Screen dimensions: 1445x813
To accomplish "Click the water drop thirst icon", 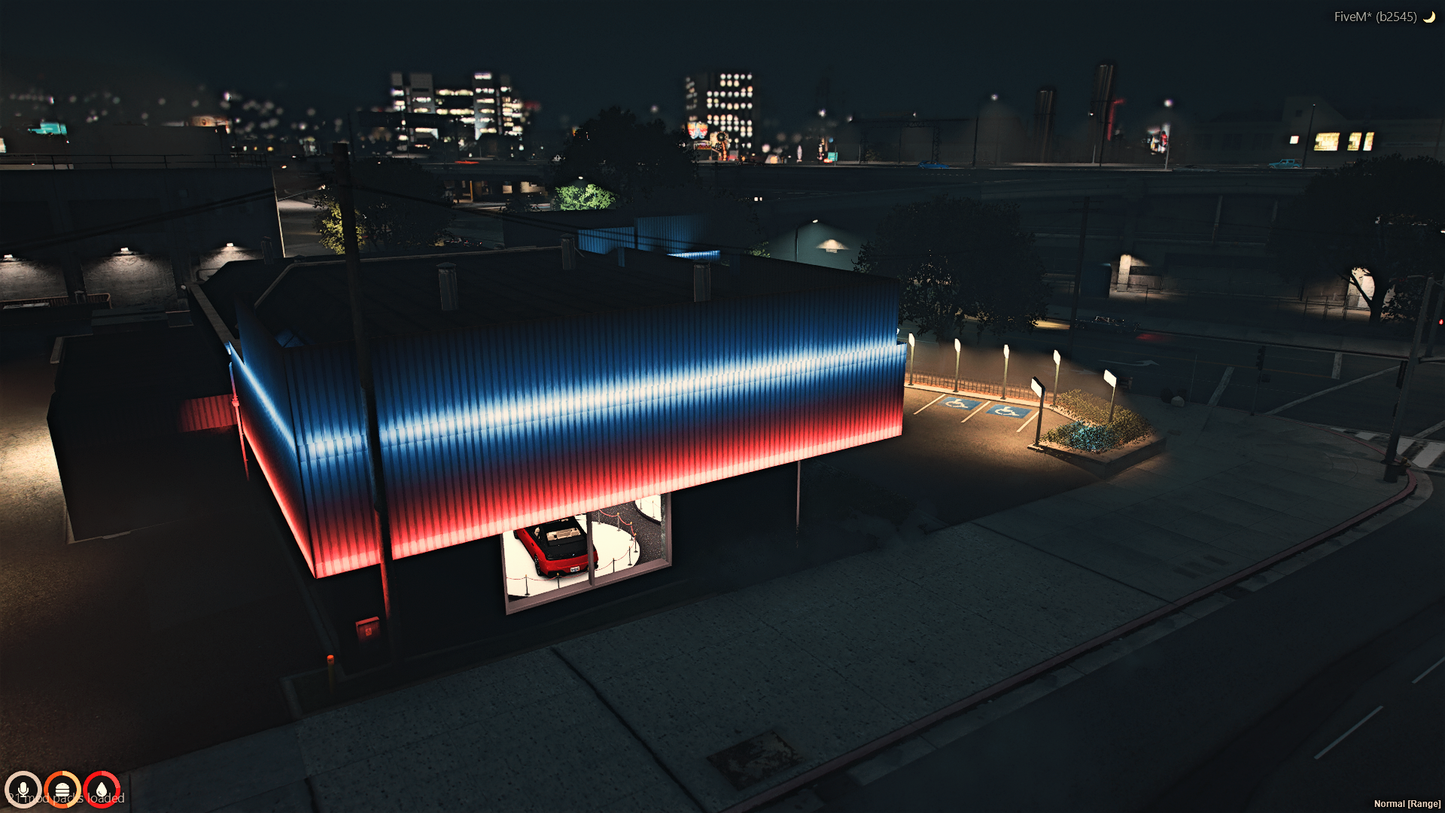I will (101, 789).
